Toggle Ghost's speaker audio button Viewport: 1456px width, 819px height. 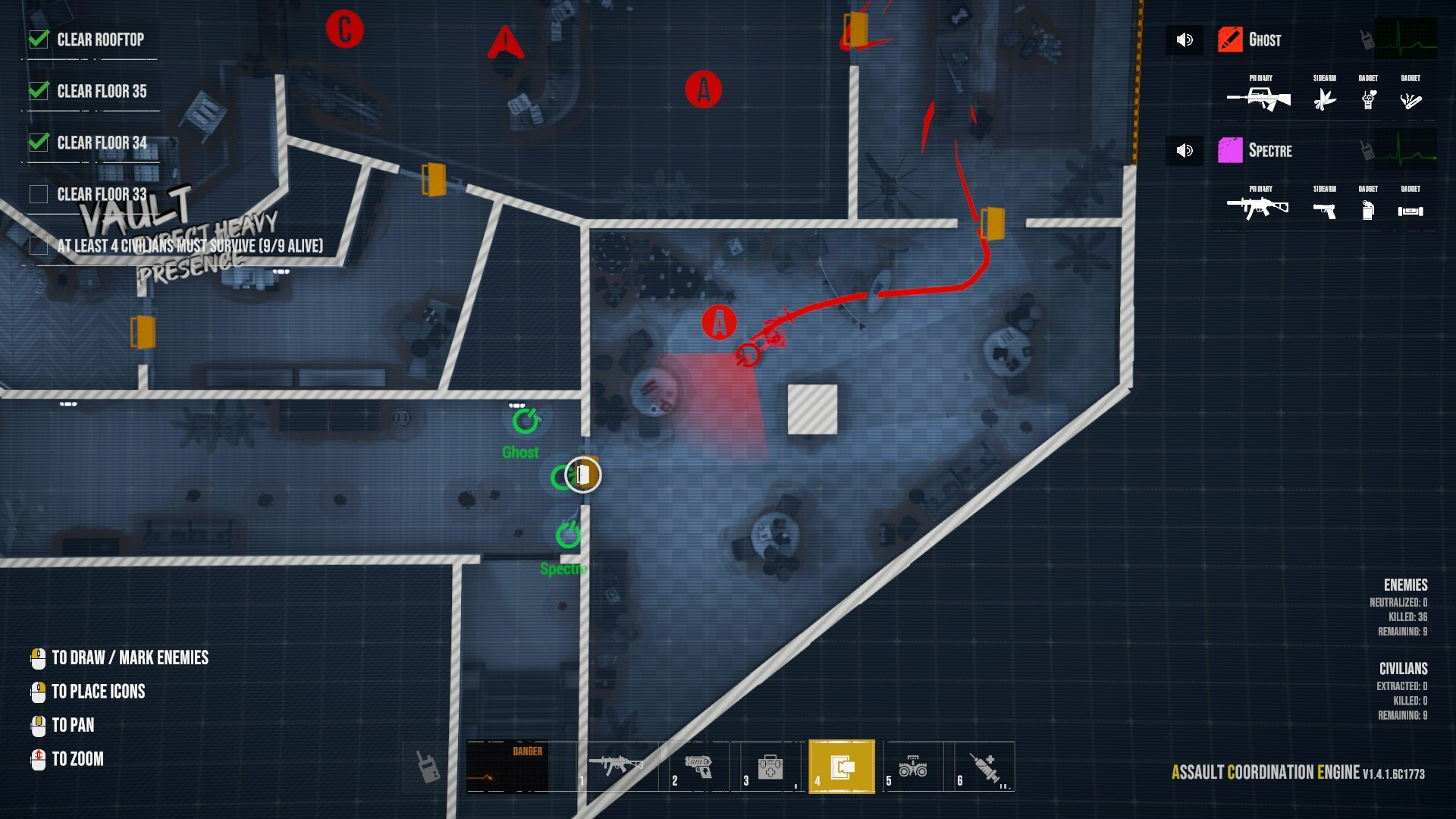1185,39
